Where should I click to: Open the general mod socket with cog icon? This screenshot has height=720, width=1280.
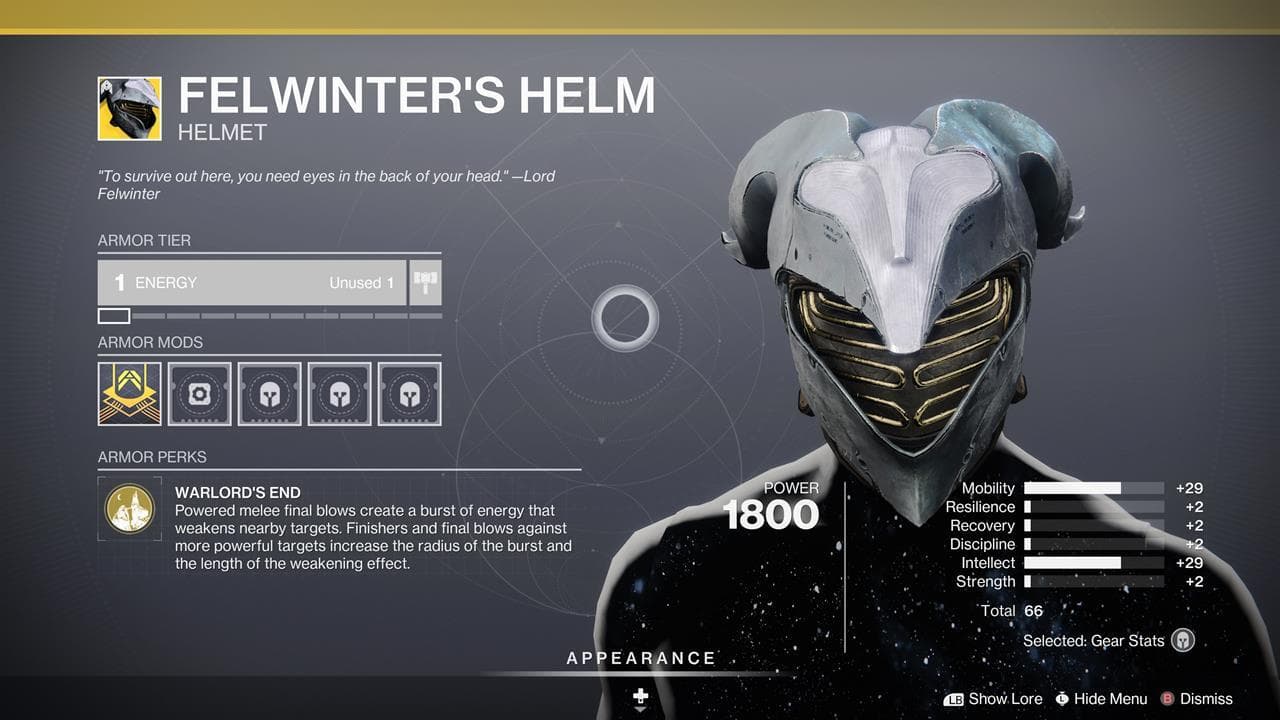200,394
